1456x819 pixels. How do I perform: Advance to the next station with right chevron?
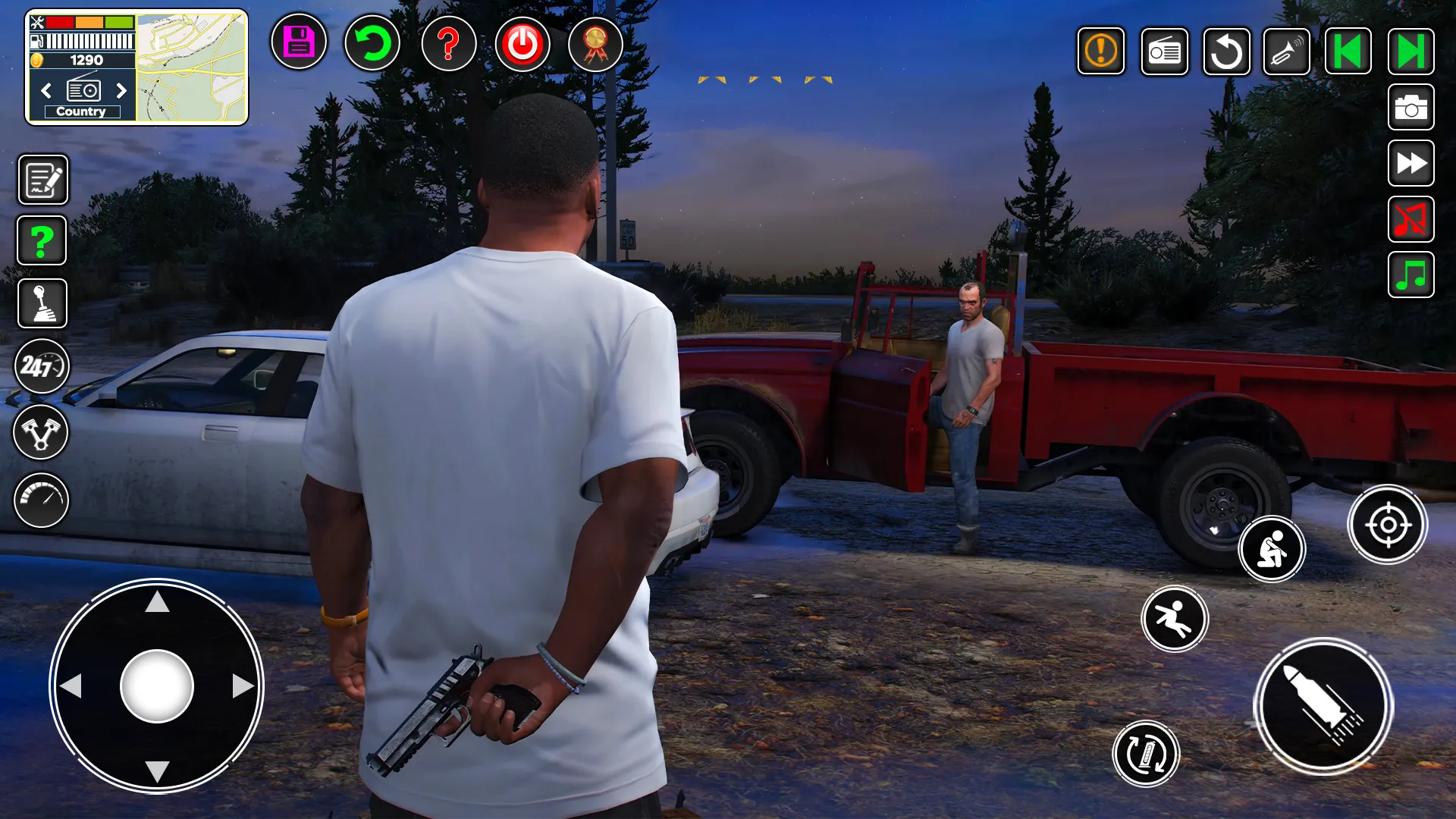[x=121, y=91]
